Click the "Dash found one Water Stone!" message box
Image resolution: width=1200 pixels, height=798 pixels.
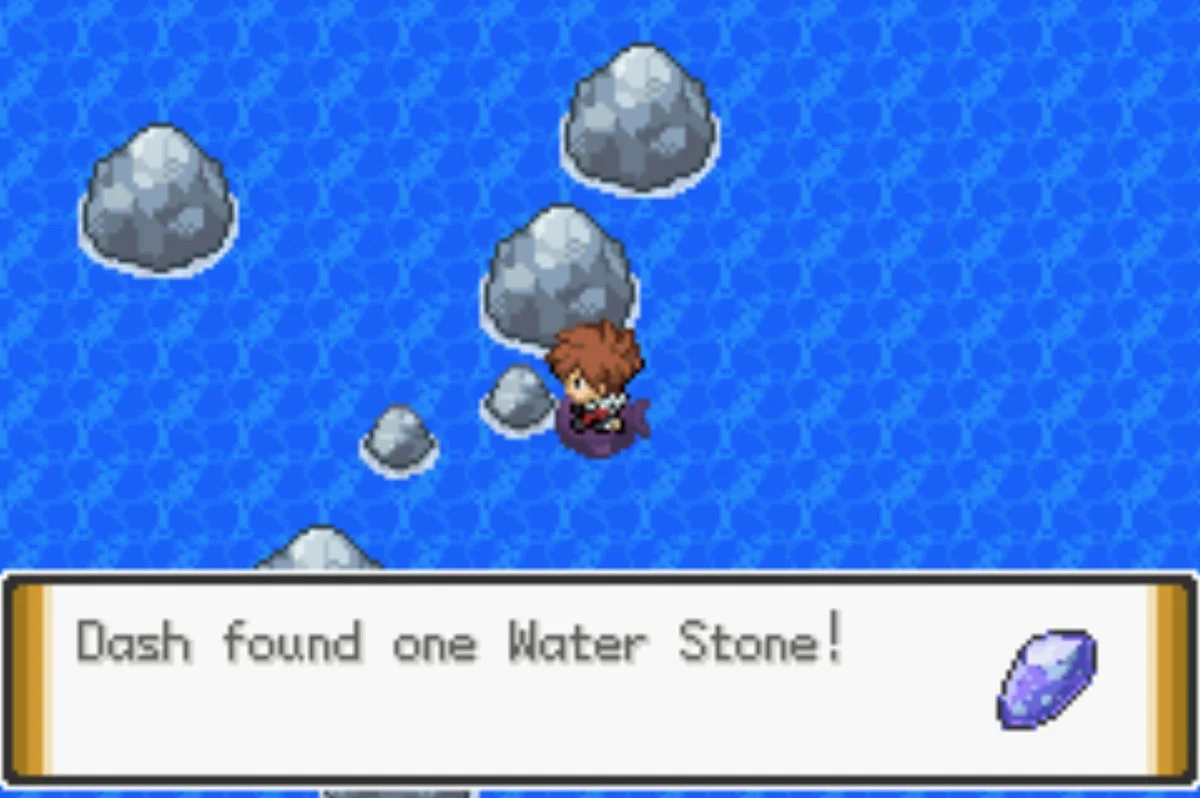tap(598, 678)
